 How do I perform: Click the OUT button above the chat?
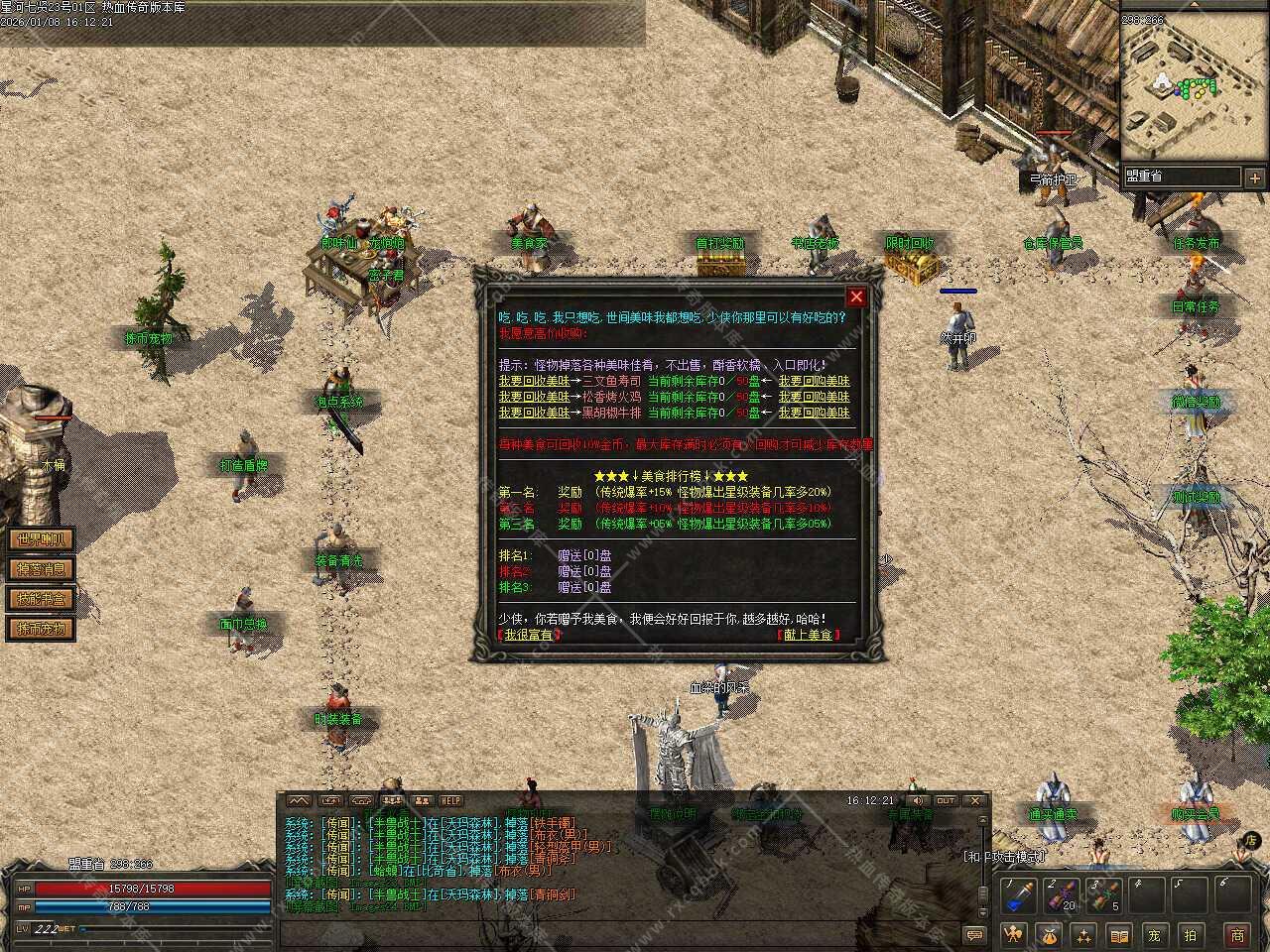(x=946, y=800)
